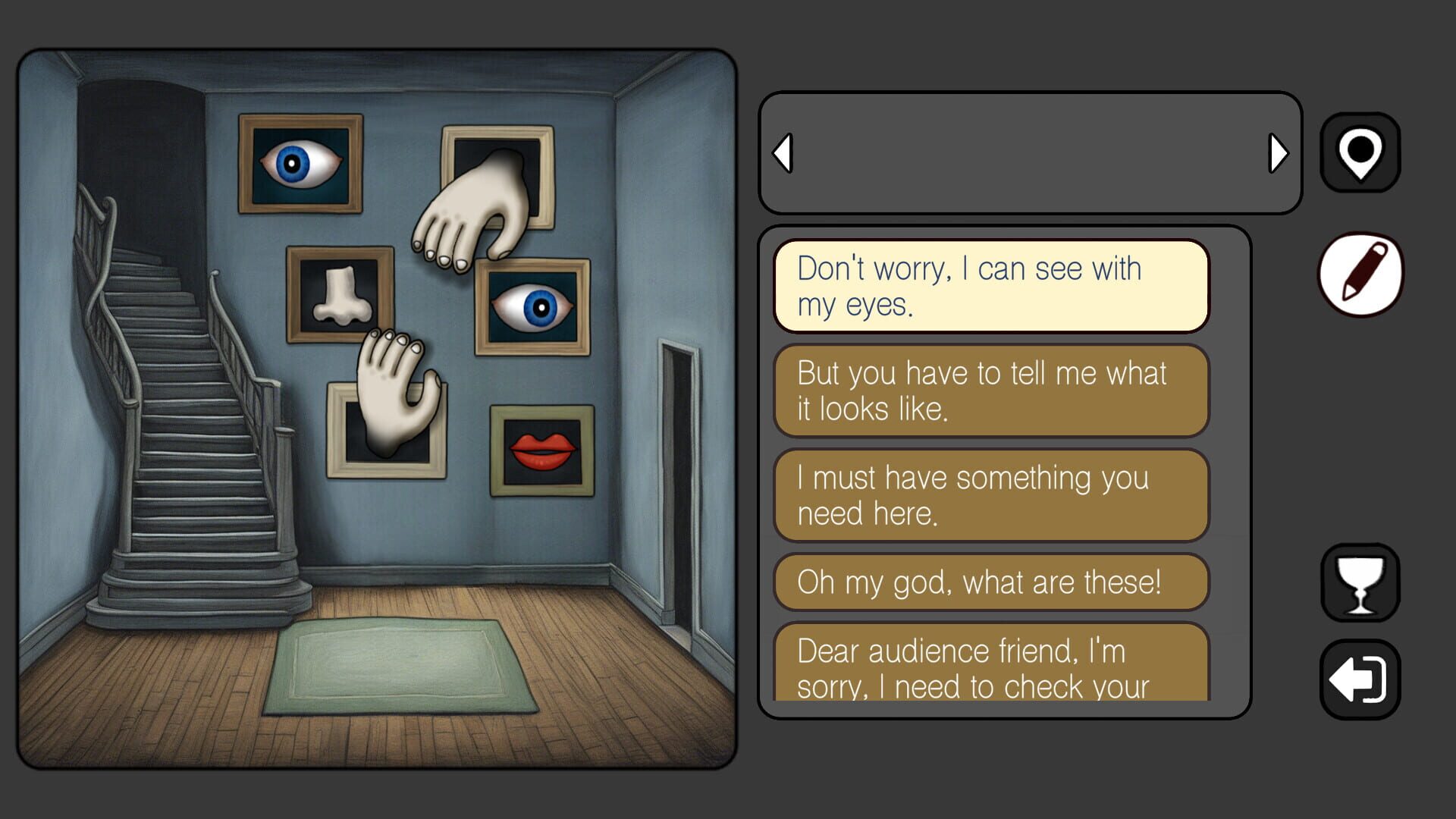Click the right dialogue navigation arrow
The width and height of the screenshot is (1456, 819).
point(1279,153)
